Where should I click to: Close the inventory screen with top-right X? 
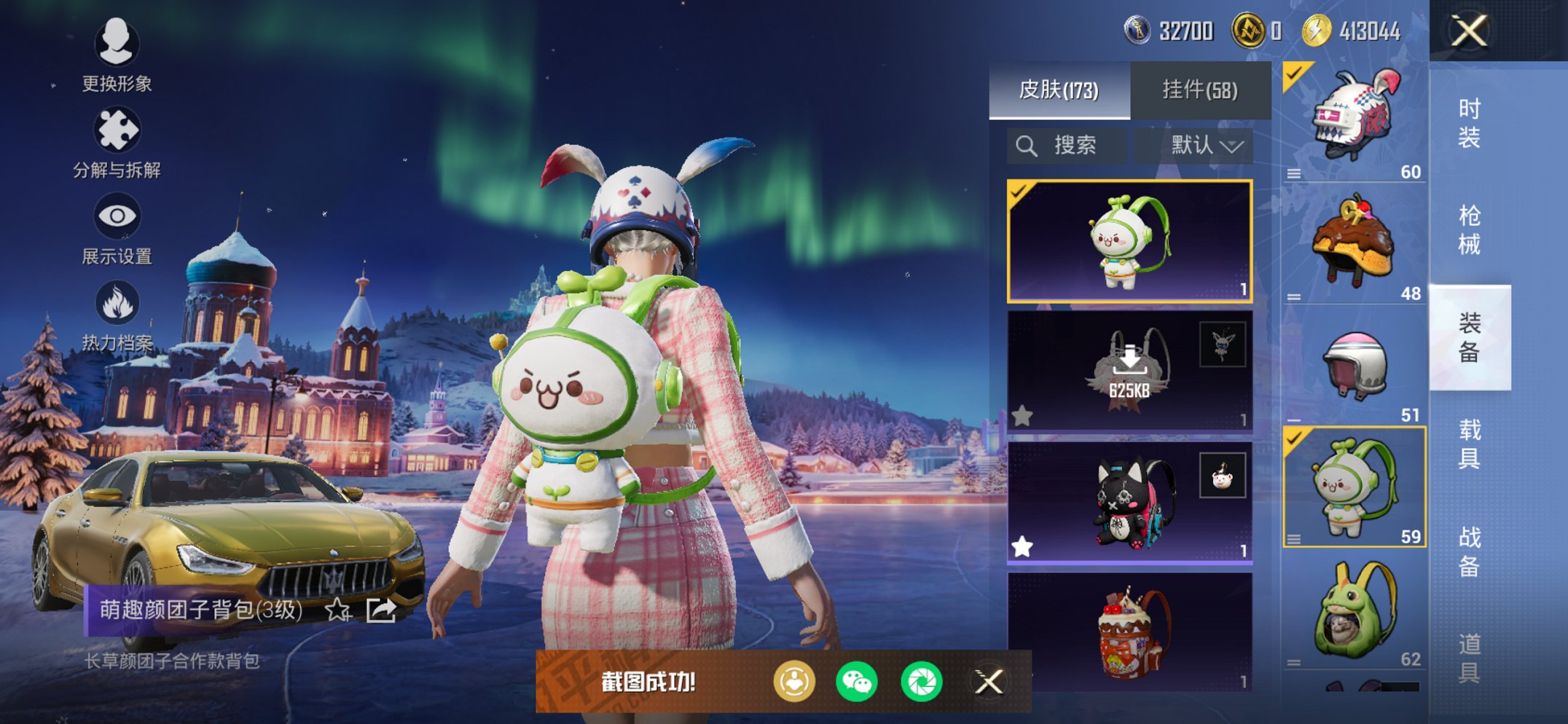pos(1468,31)
